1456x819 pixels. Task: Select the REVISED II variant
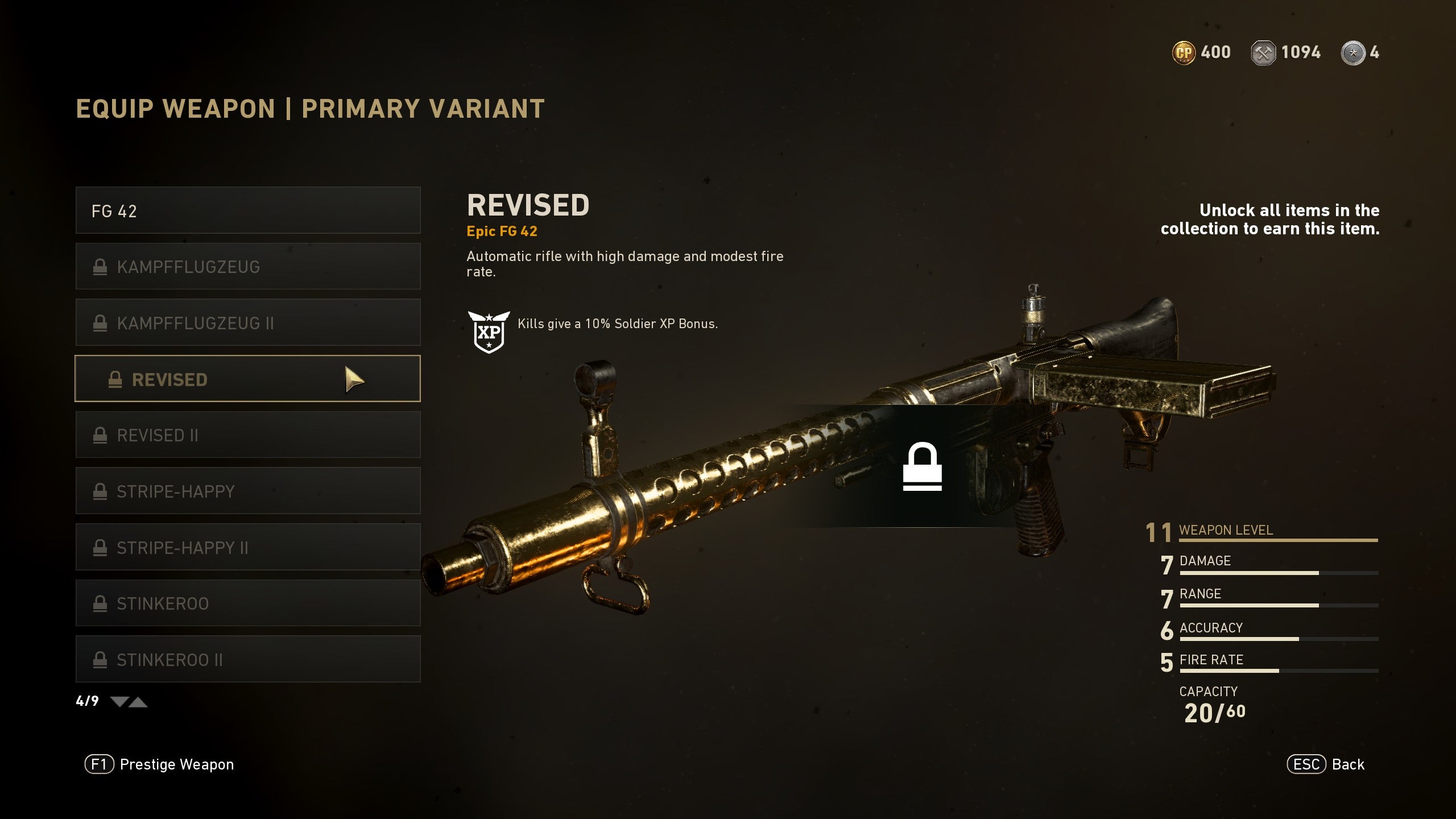(x=247, y=435)
